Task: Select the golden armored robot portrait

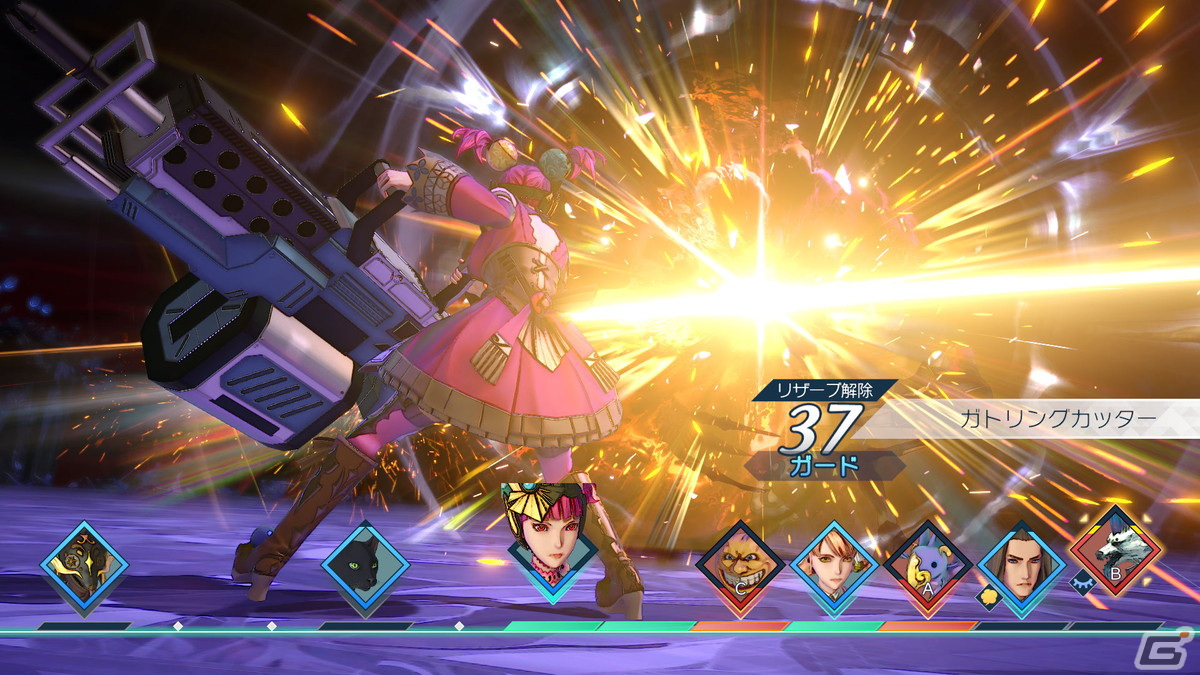Action: click(x=84, y=567)
